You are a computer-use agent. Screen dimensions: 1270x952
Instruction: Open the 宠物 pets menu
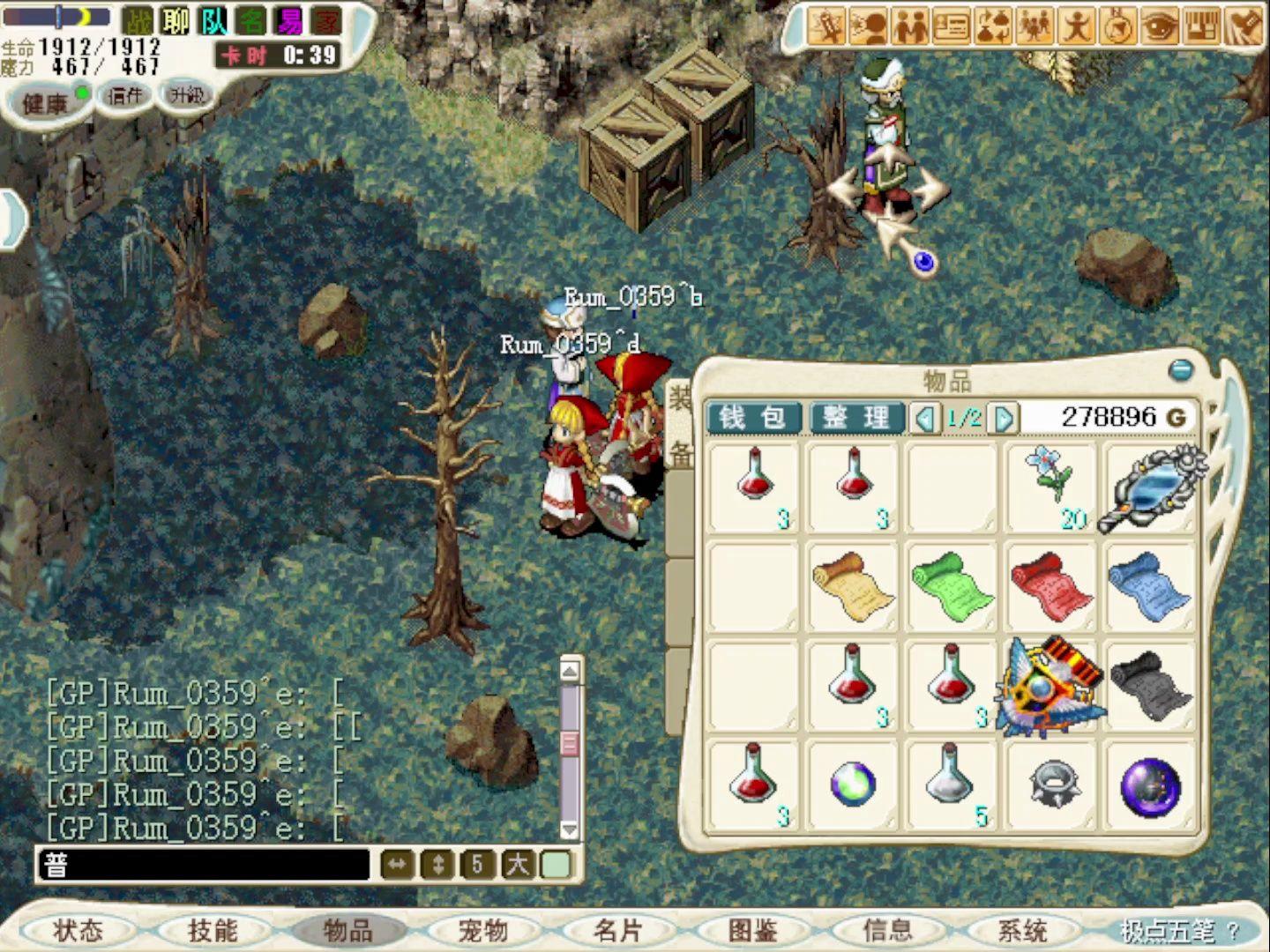pyautogui.click(x=483, y=931)
